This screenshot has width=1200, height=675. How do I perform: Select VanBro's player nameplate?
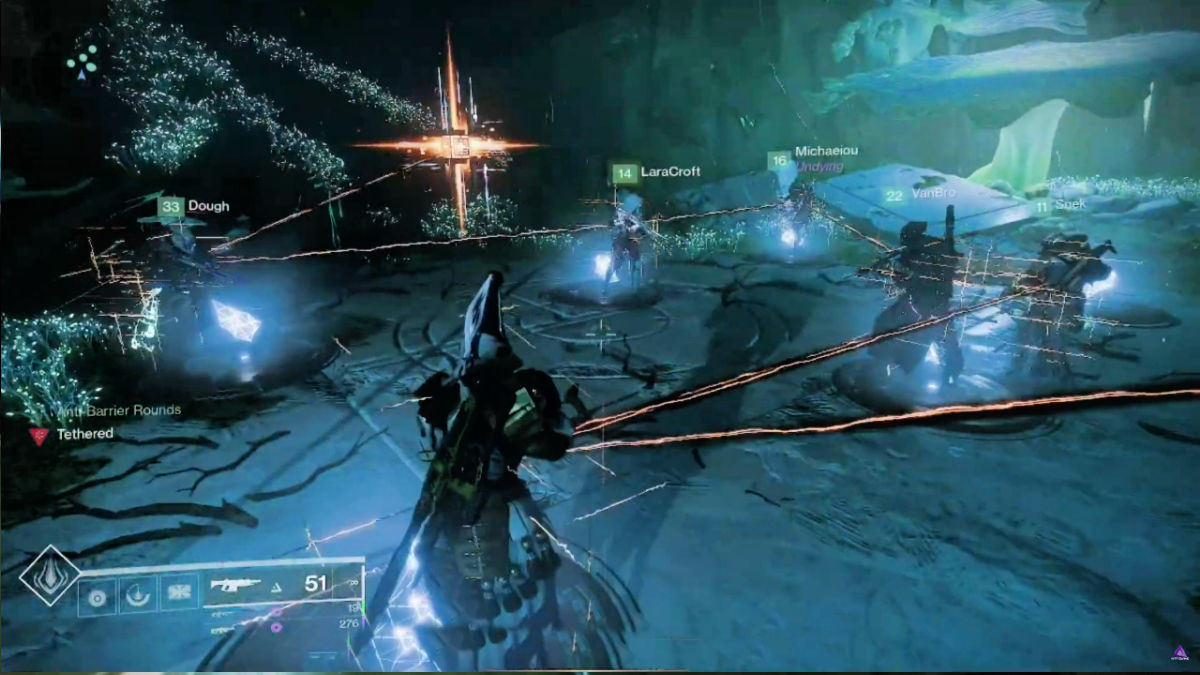coord(916,195)
